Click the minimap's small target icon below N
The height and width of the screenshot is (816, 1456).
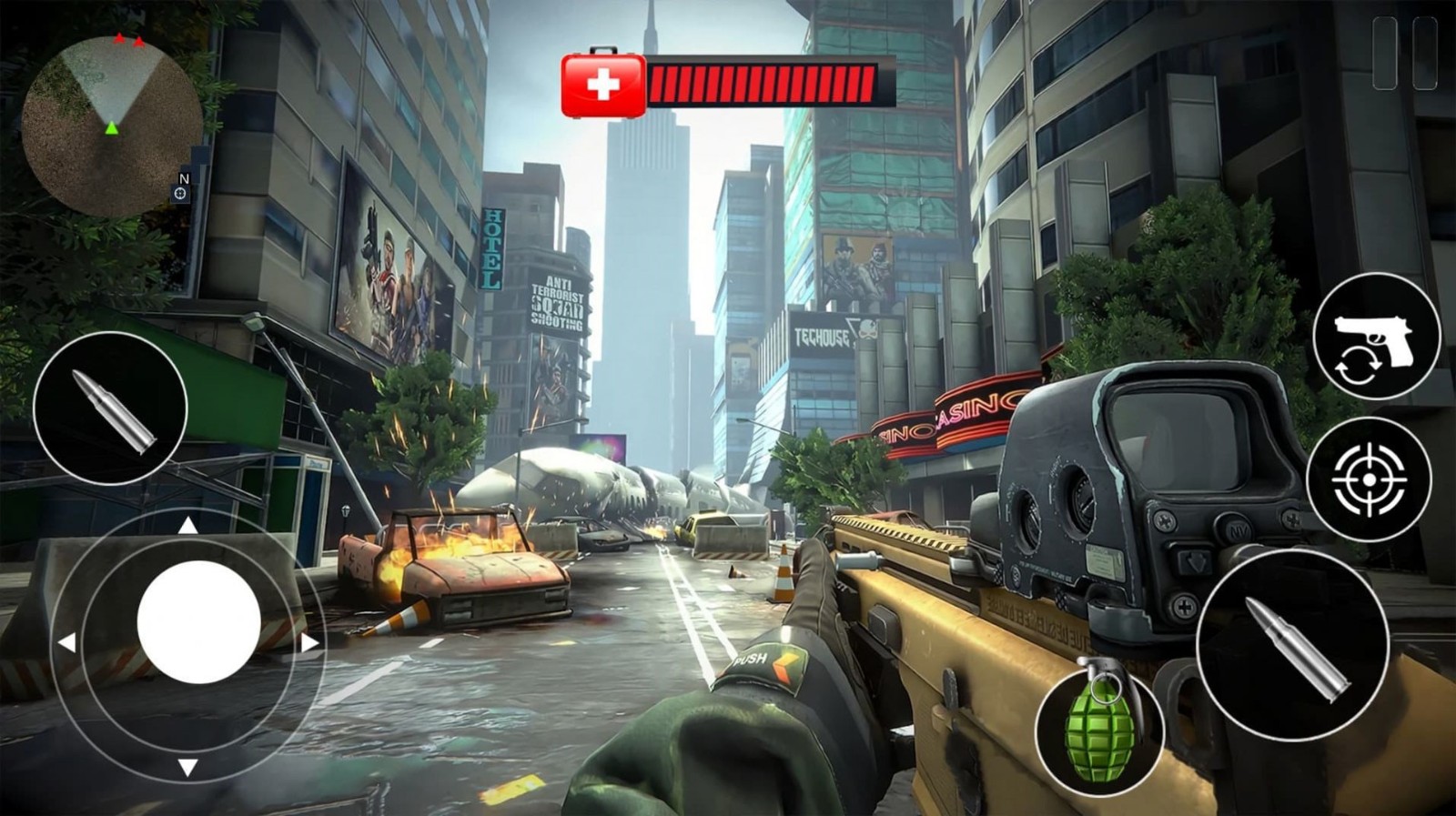[180, 194]
